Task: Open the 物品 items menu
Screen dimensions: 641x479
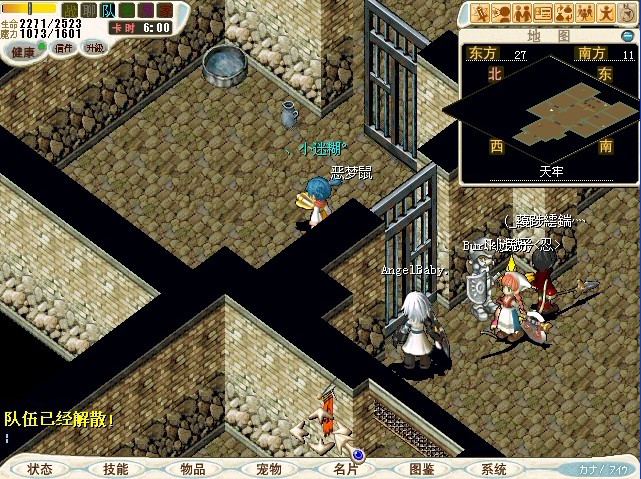Action: 192,468
